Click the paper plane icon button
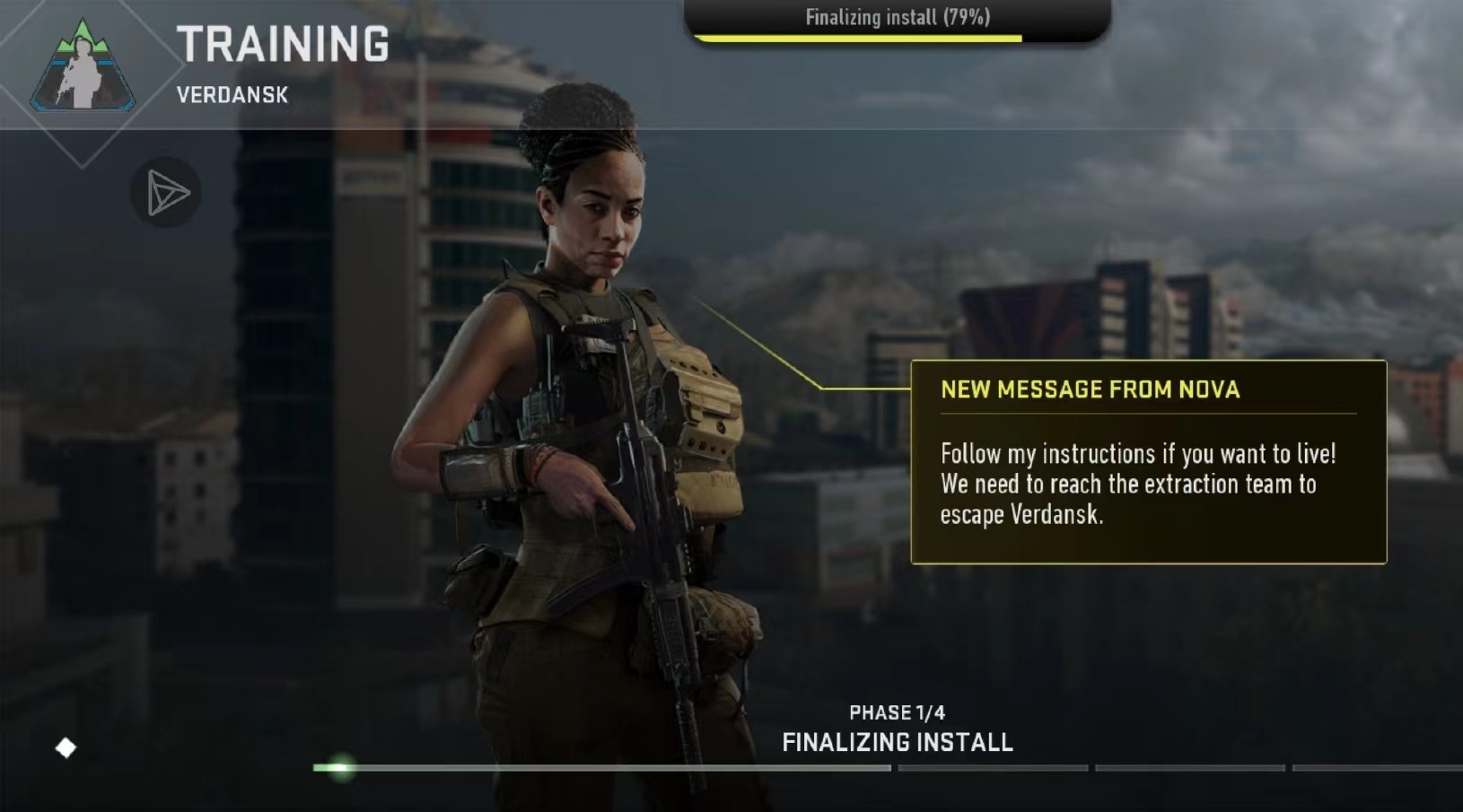Image resolution: width=1463 pixels, height=812 pixels. coord(167,192)
